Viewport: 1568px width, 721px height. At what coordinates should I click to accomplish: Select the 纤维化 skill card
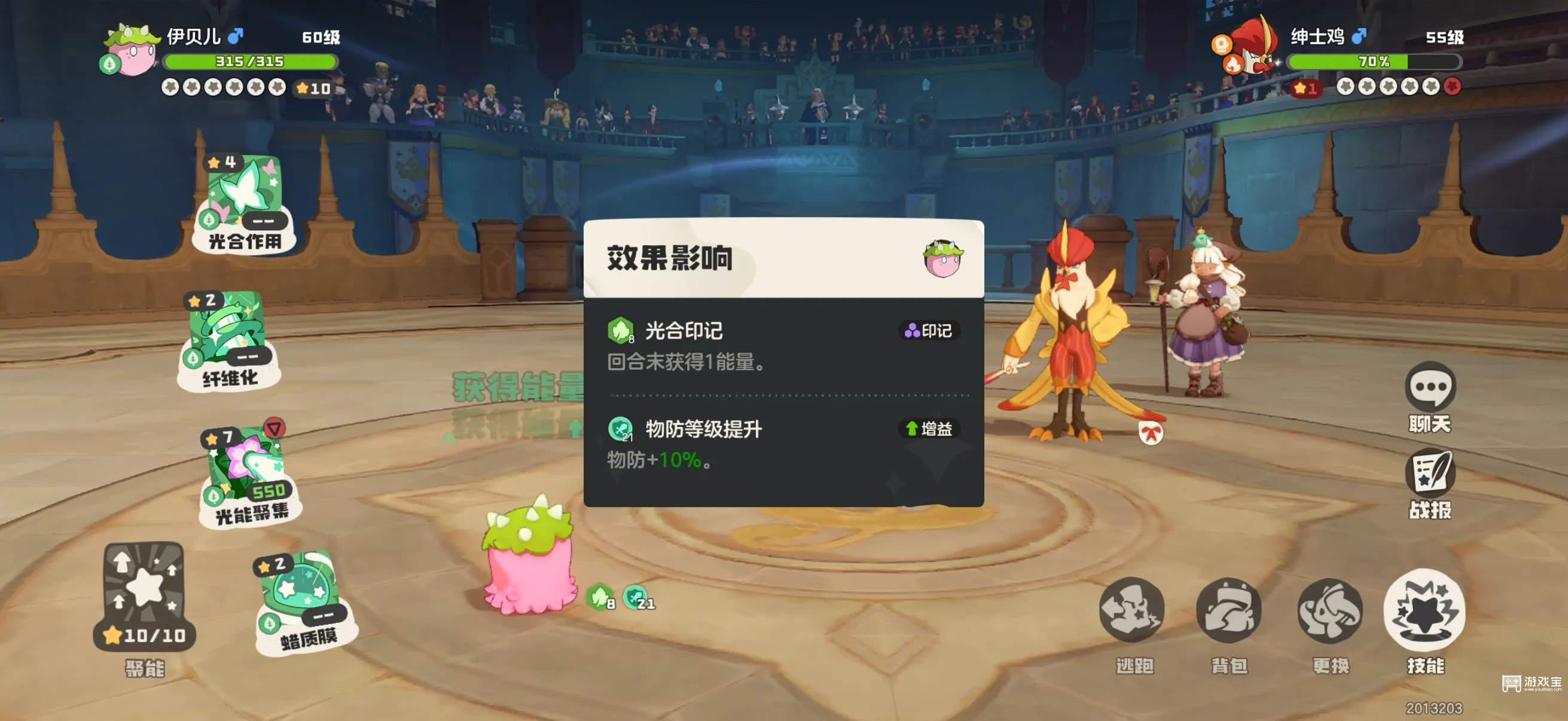pyautogui.click(x=230, y=340)
